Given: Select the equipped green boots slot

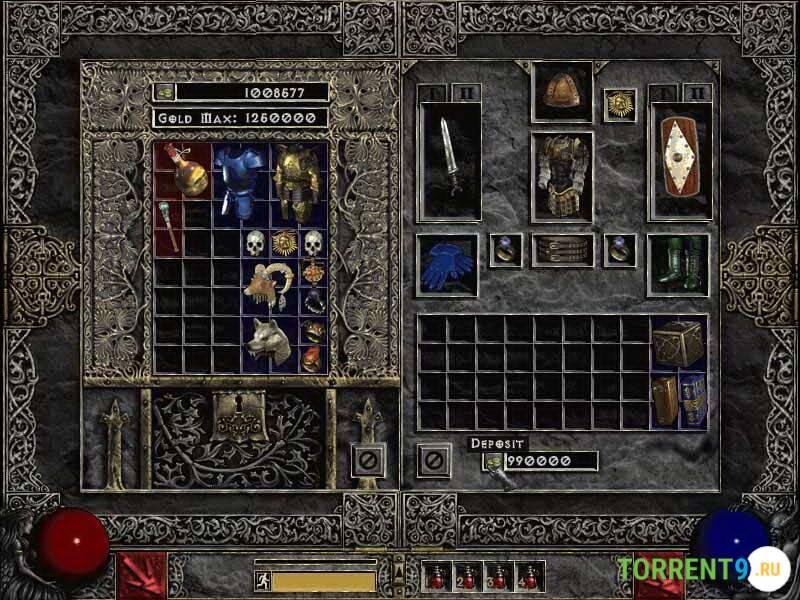Looking at the screenshot, I should [678, 265].
